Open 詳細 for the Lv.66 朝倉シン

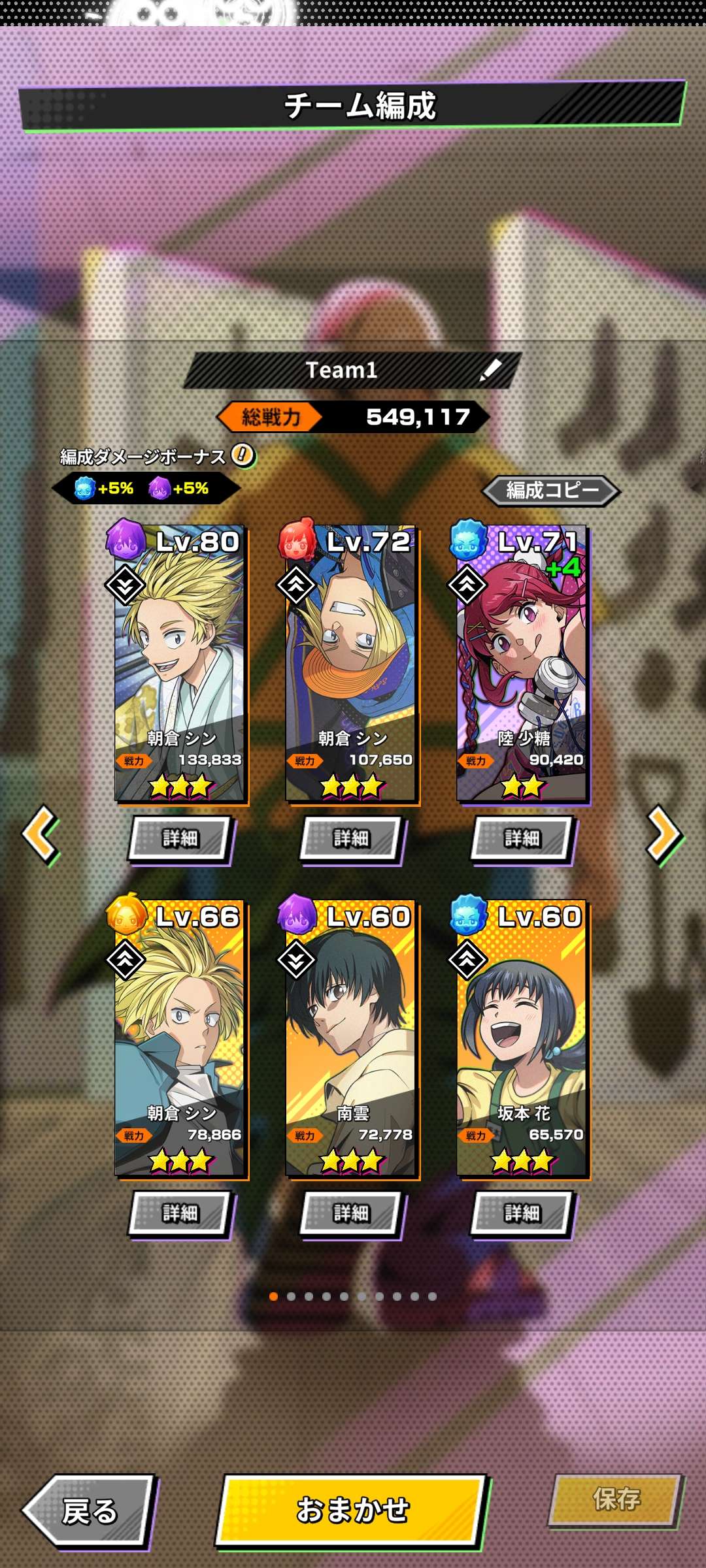coord(180,1213)
